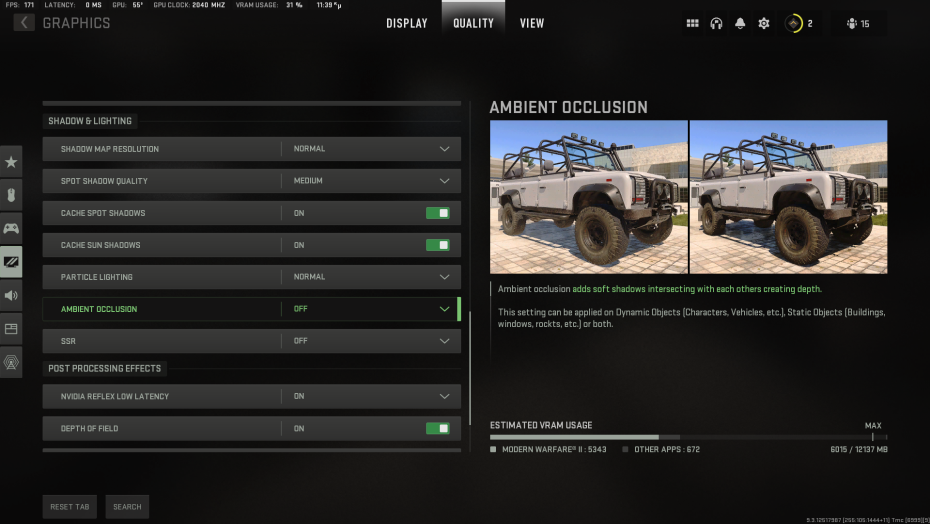Switch to the View tab
Image resolution: width=930 pixels, height=524 pixels.
532,23
